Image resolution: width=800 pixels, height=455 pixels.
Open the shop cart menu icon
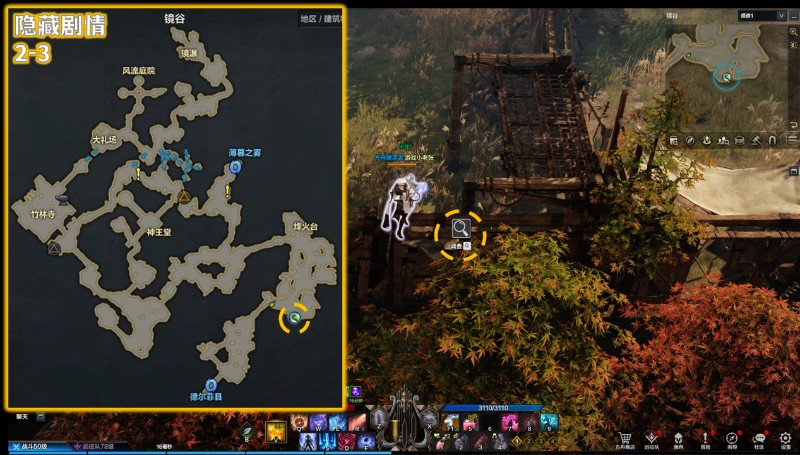[625, 439]
